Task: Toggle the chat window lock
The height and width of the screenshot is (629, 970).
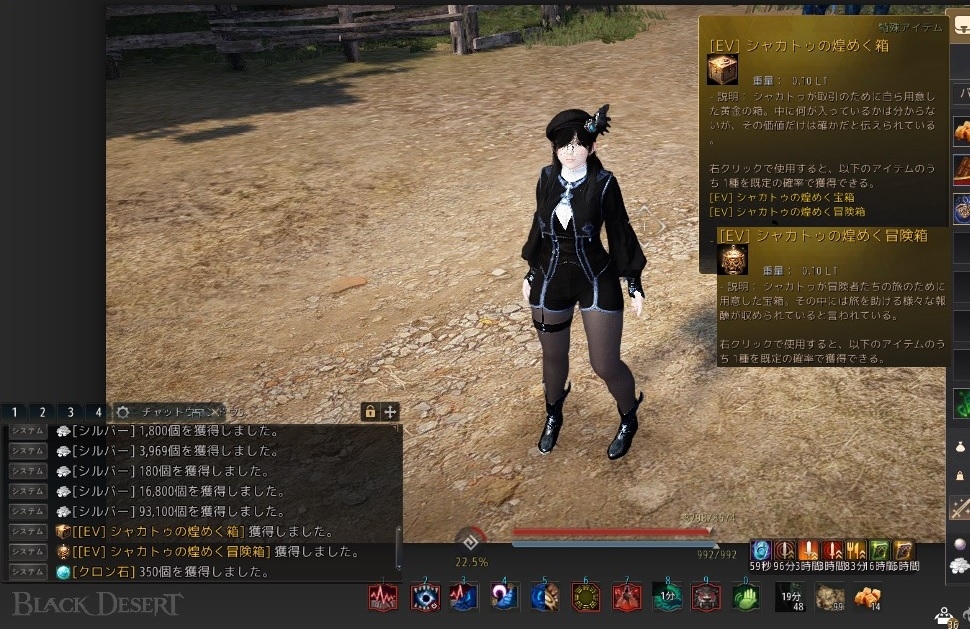Action: pos(370,412)
